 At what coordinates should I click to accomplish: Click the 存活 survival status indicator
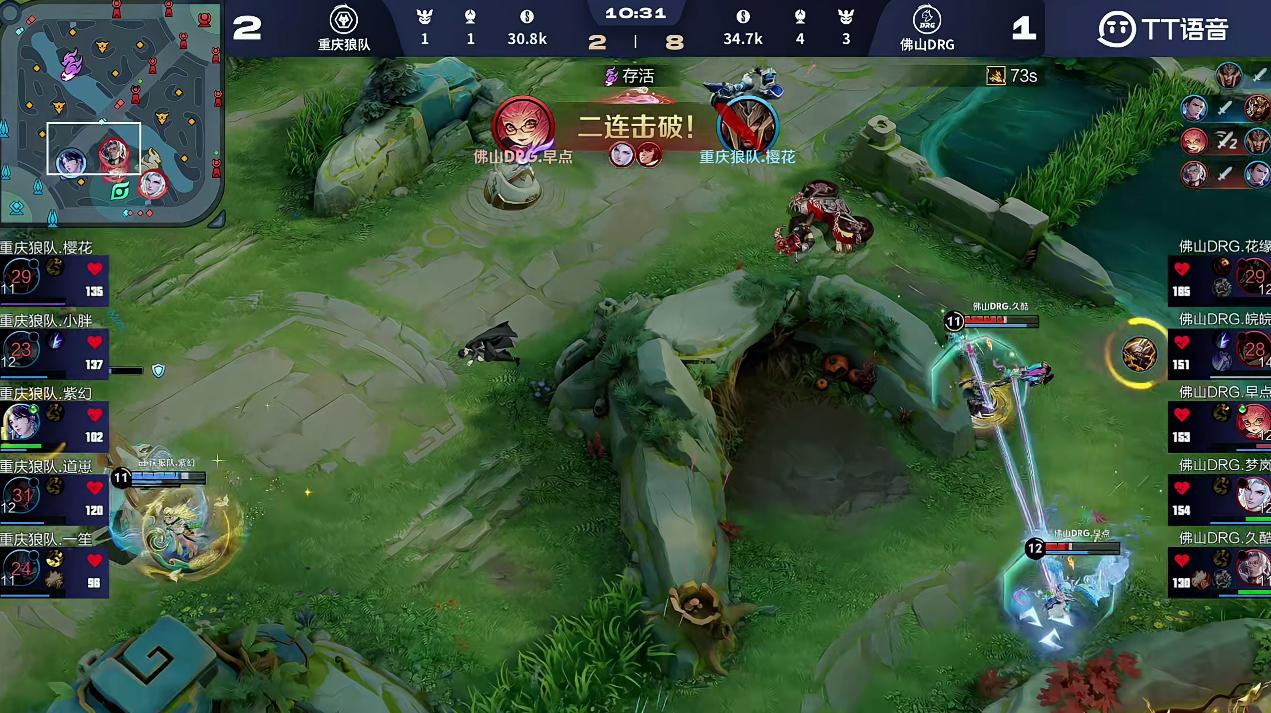[x=629, y=76]
